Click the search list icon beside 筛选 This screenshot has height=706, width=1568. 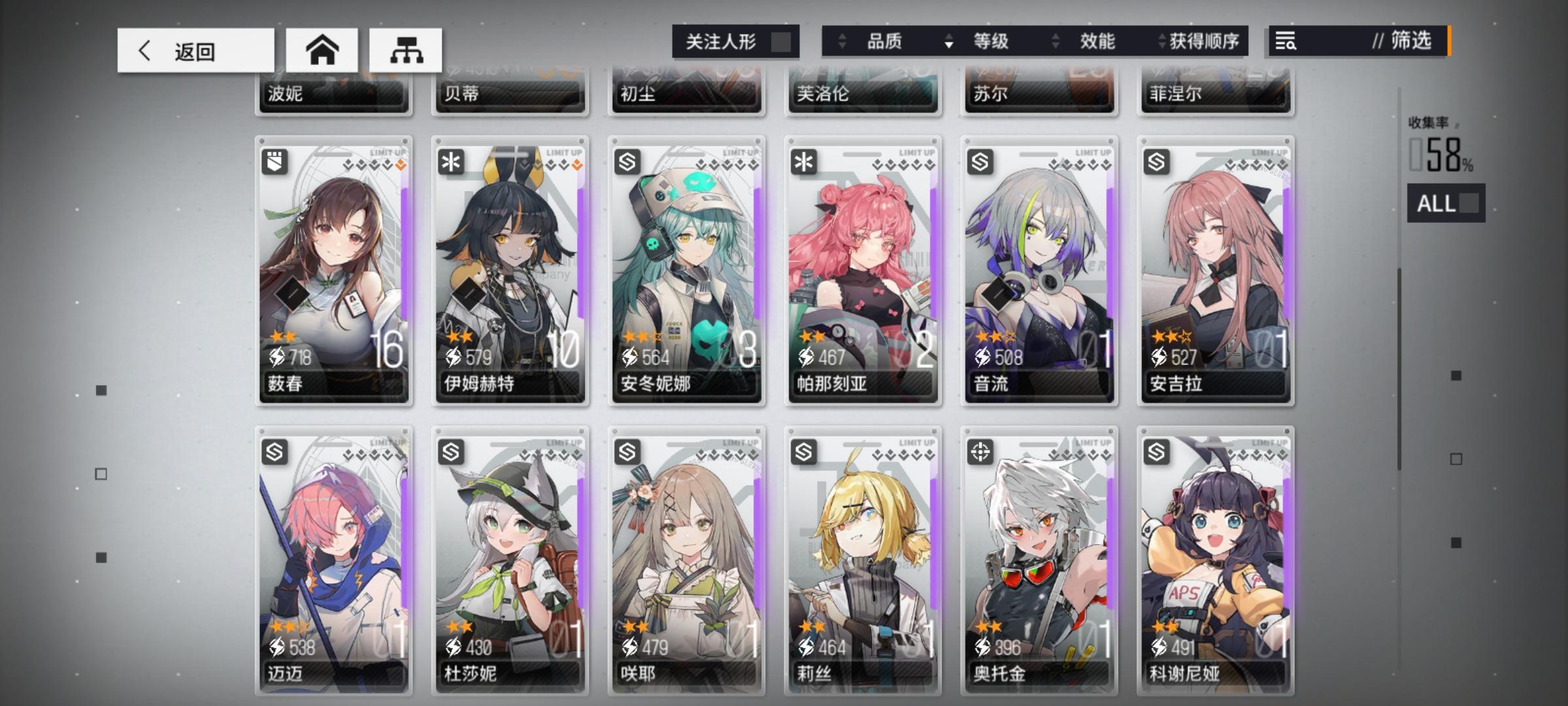tap(1285, 42)
